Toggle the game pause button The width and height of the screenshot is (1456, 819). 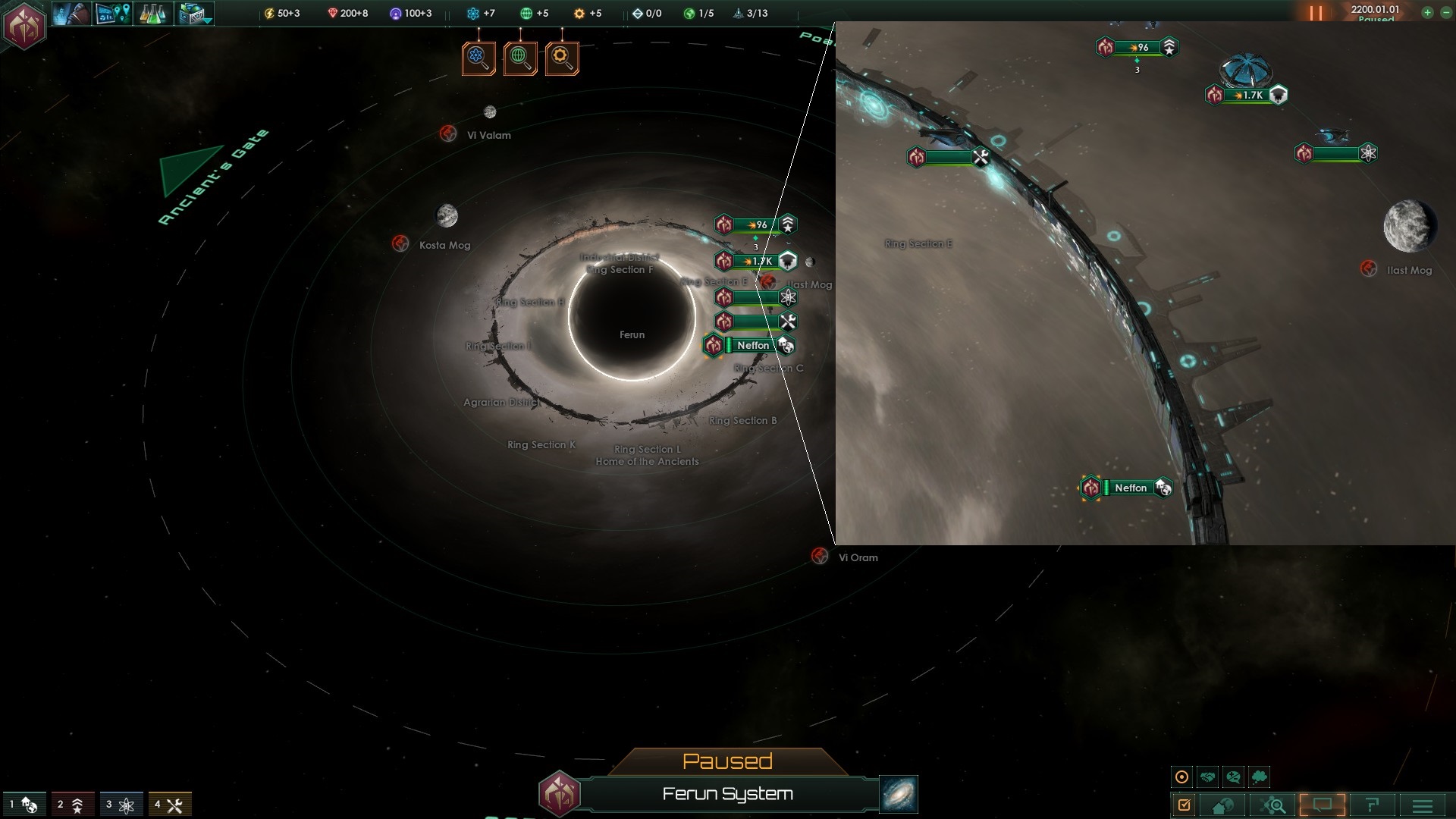pos(1316,13)
